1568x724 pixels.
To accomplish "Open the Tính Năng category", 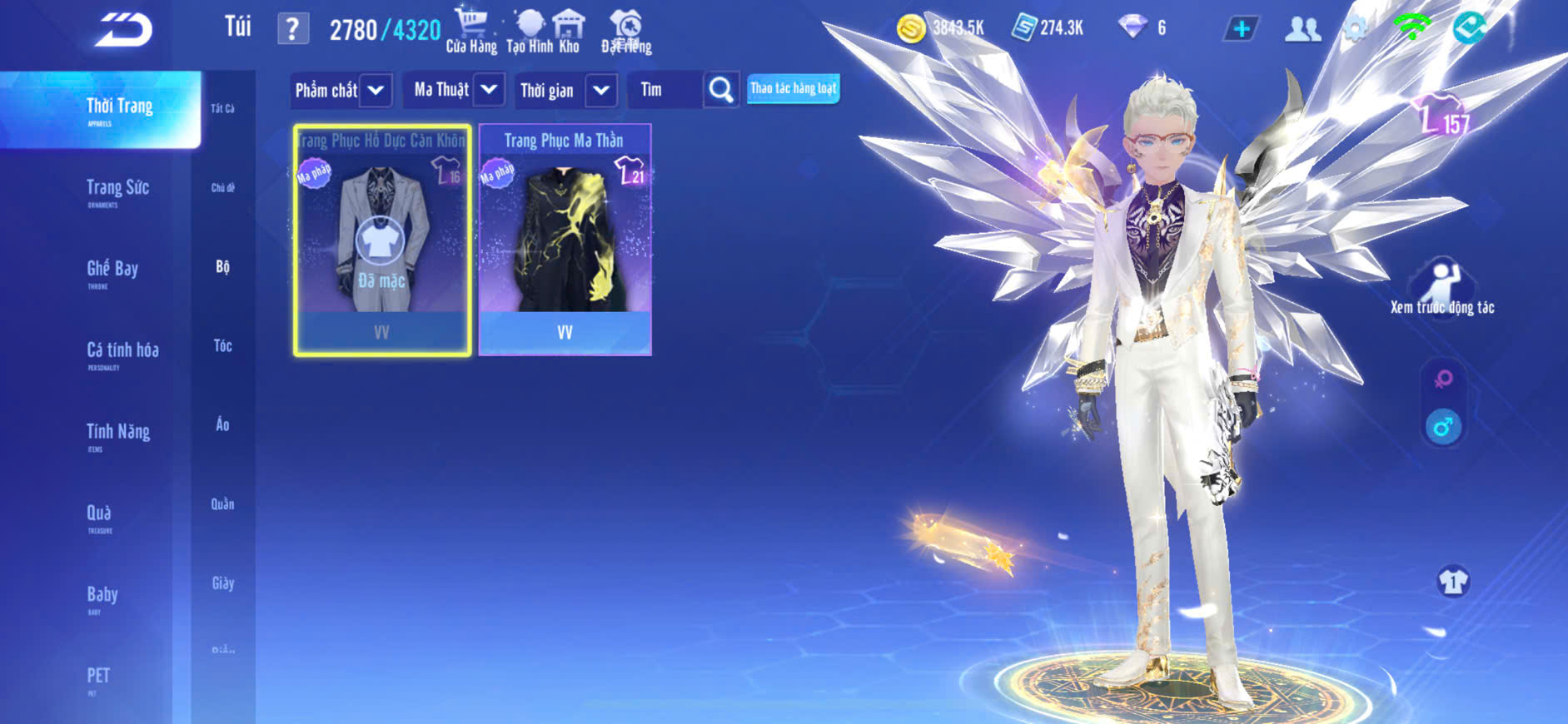I will tap(118, 434).
